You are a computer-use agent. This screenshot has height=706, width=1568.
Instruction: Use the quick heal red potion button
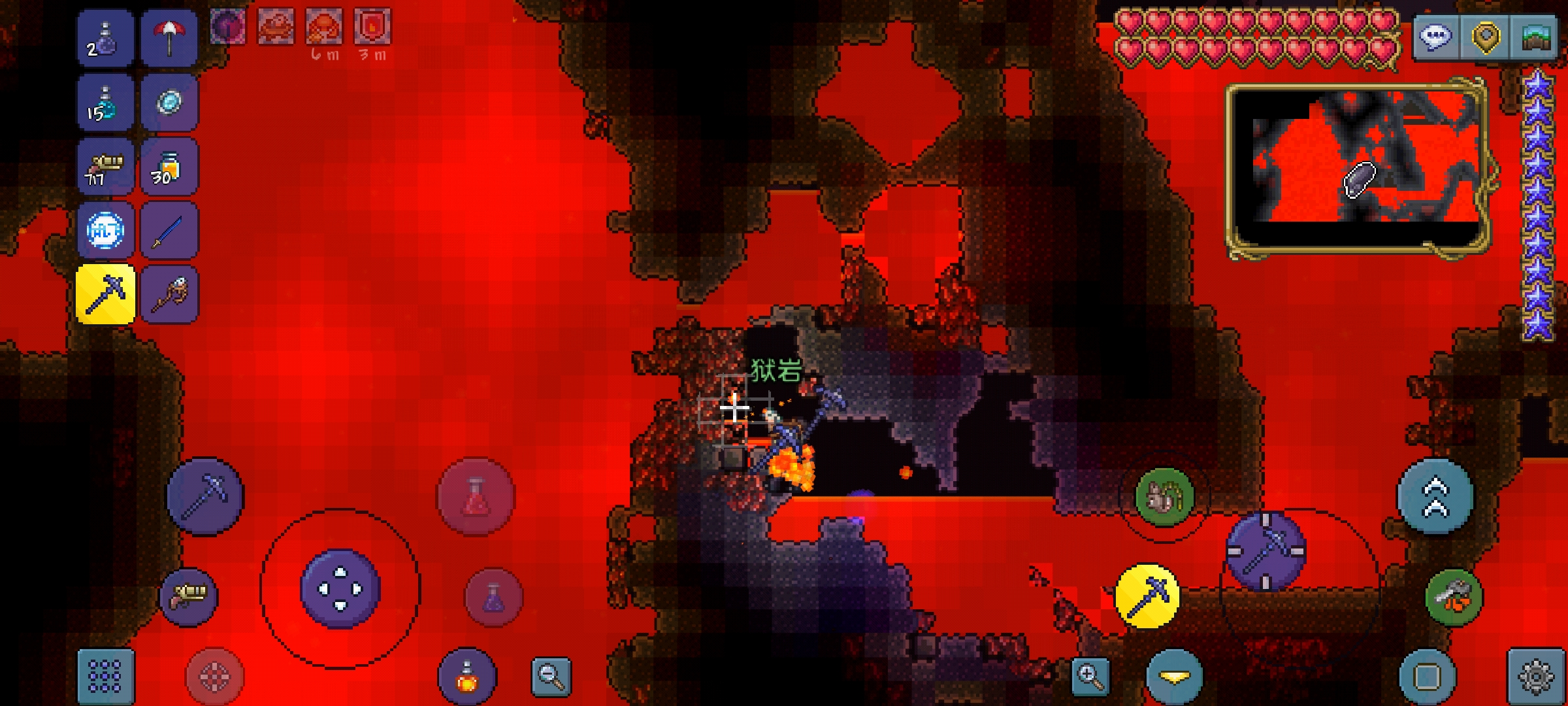point(476,497)
